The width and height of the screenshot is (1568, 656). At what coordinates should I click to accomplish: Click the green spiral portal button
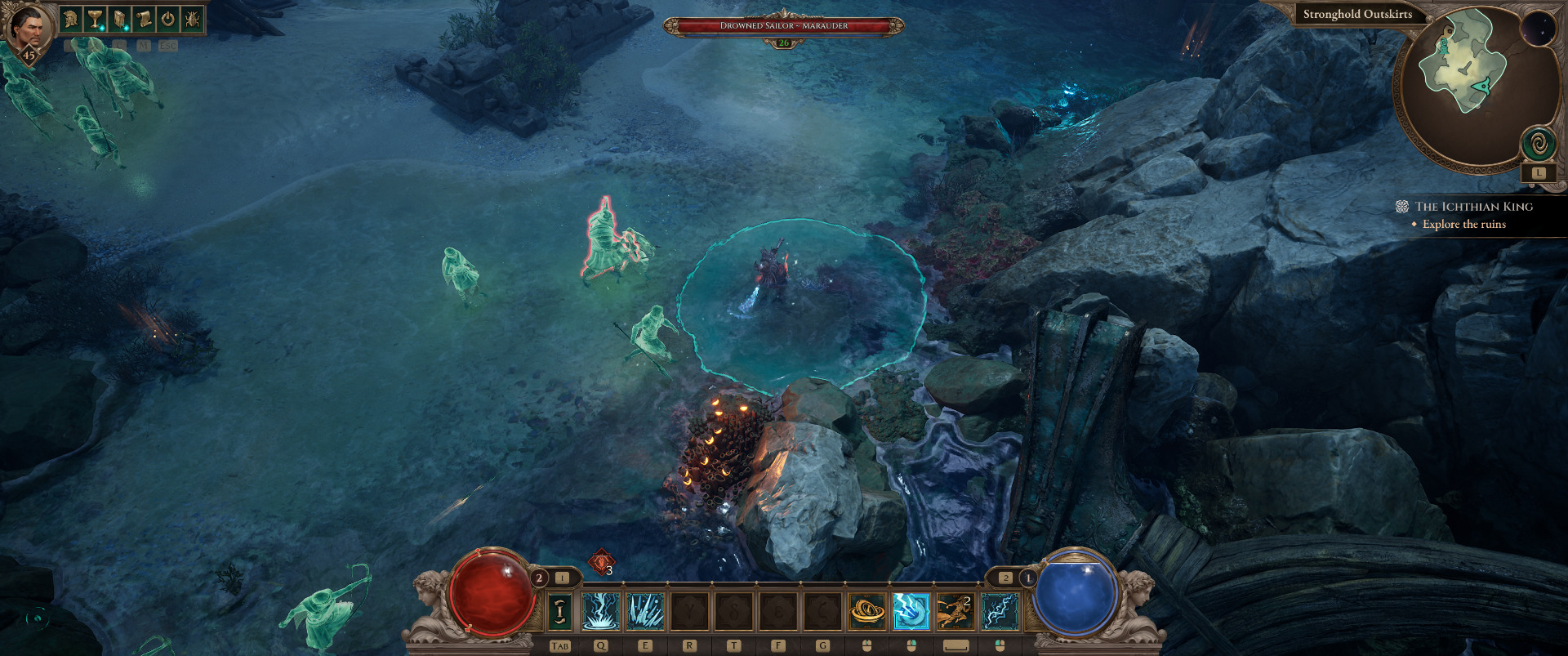click(1538, 145)
